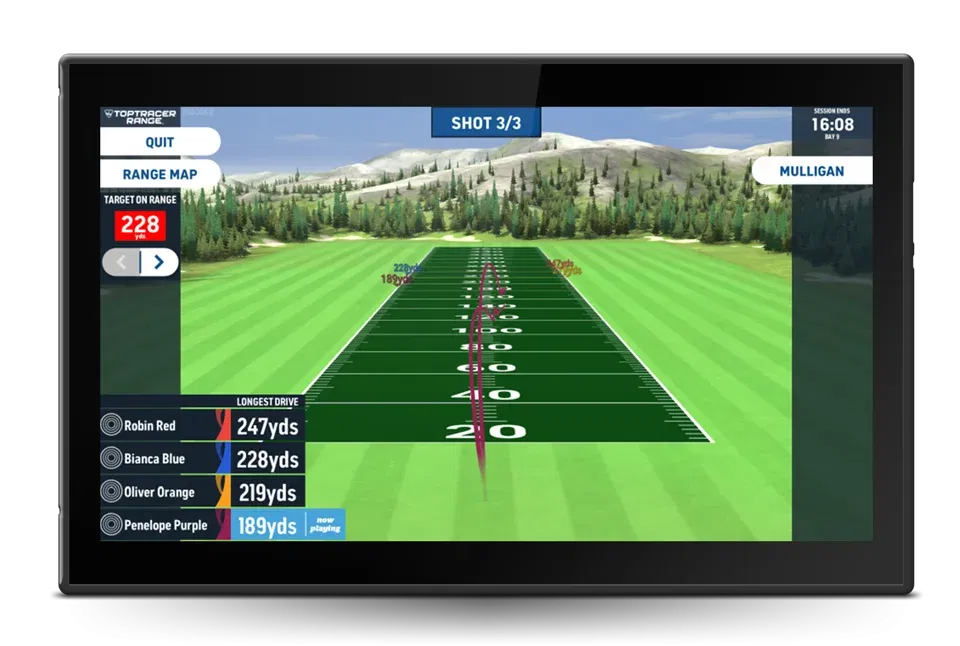Viewport: 960px width, 646px height.
Task: Quit the current game session
Action: pos(160,142)
